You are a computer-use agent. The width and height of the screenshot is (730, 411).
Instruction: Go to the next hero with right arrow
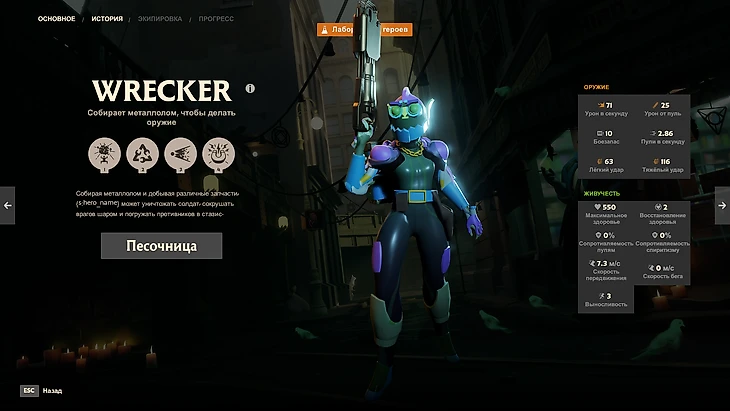click(x=722, y=205)
